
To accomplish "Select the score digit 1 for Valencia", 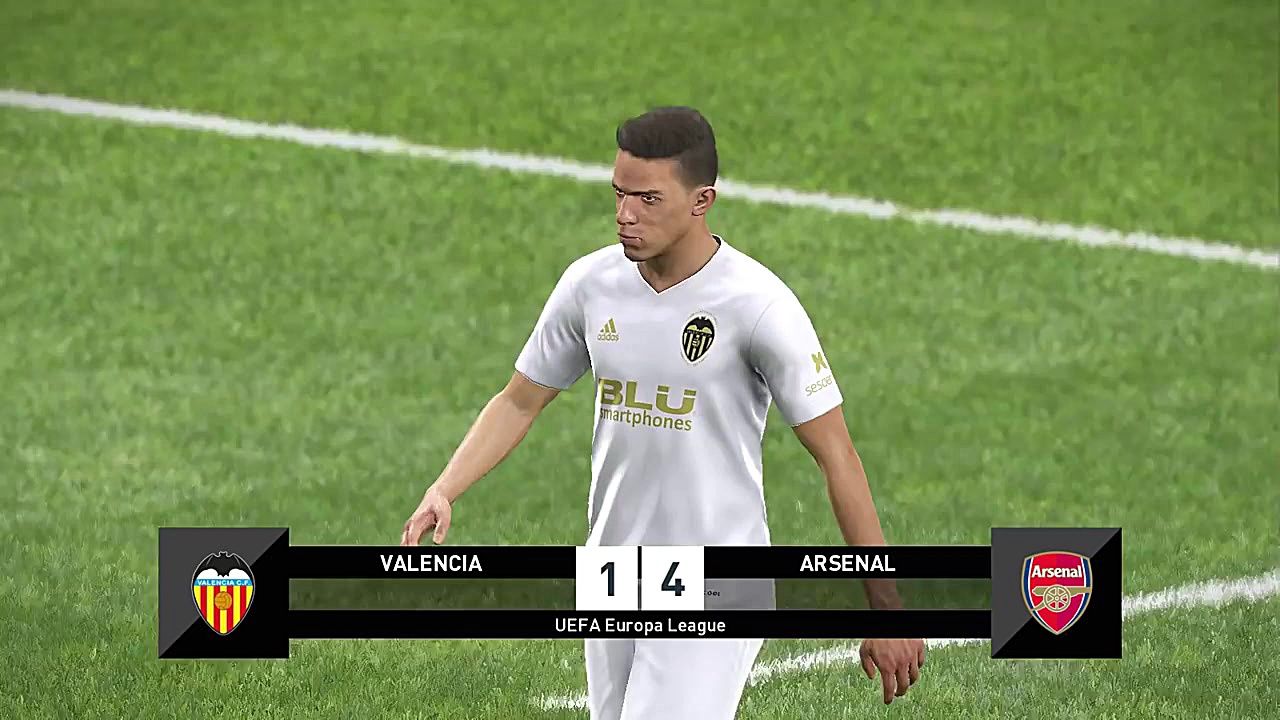I will pyautogui.click(x=609, y=580).
